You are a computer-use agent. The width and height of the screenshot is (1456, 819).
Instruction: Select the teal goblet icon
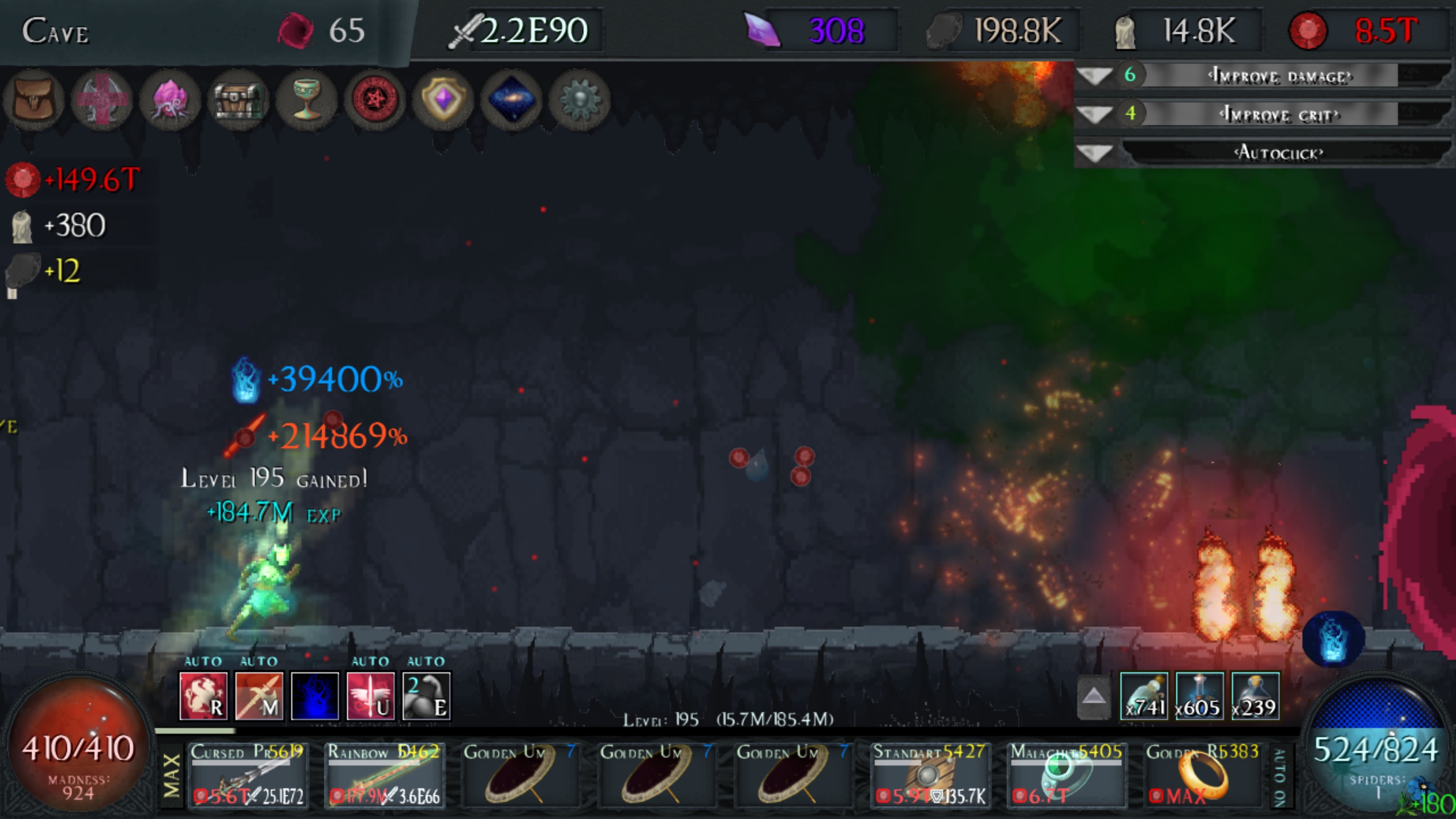pos(307,101)
